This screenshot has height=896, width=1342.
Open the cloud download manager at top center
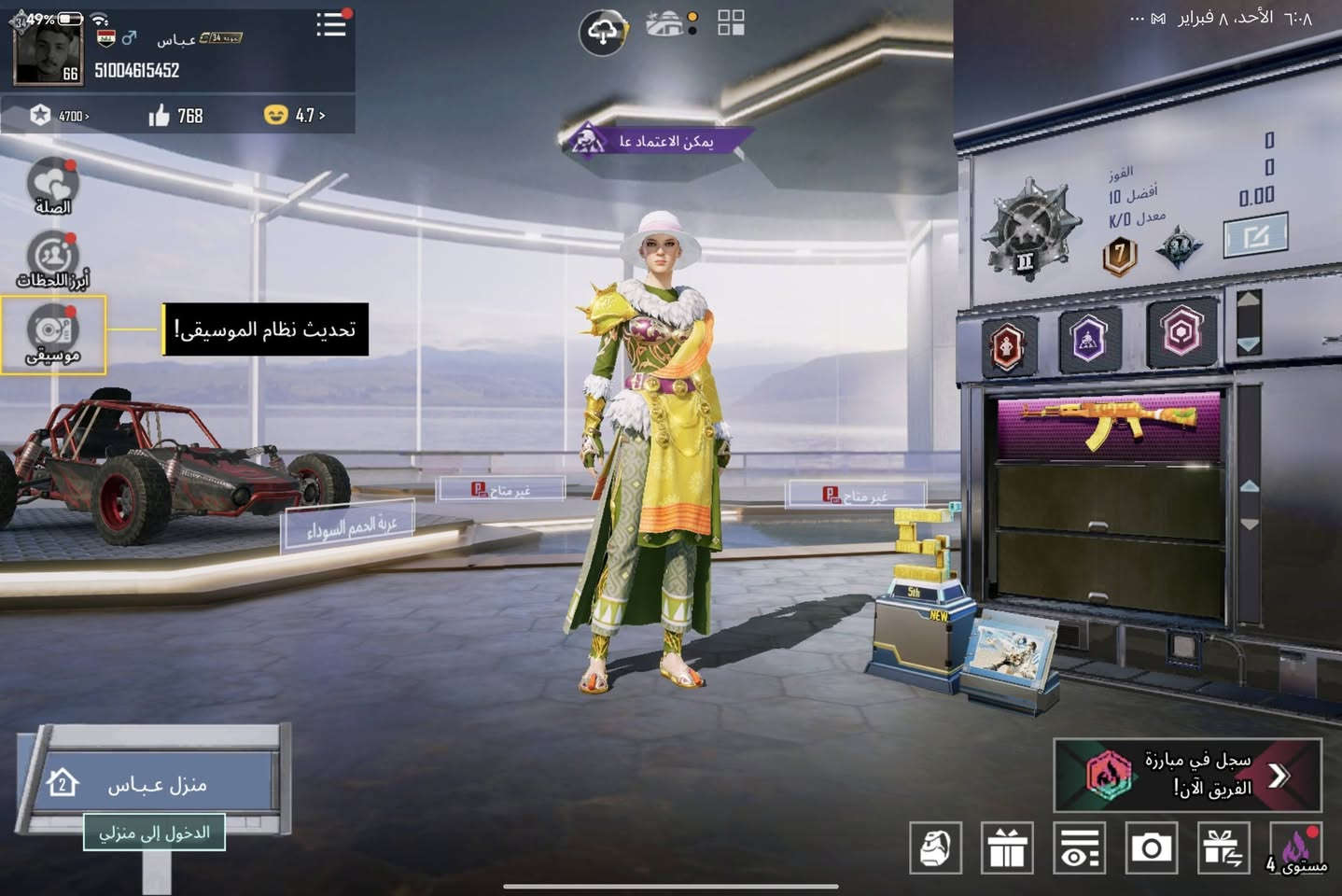[x=603, y=27]
